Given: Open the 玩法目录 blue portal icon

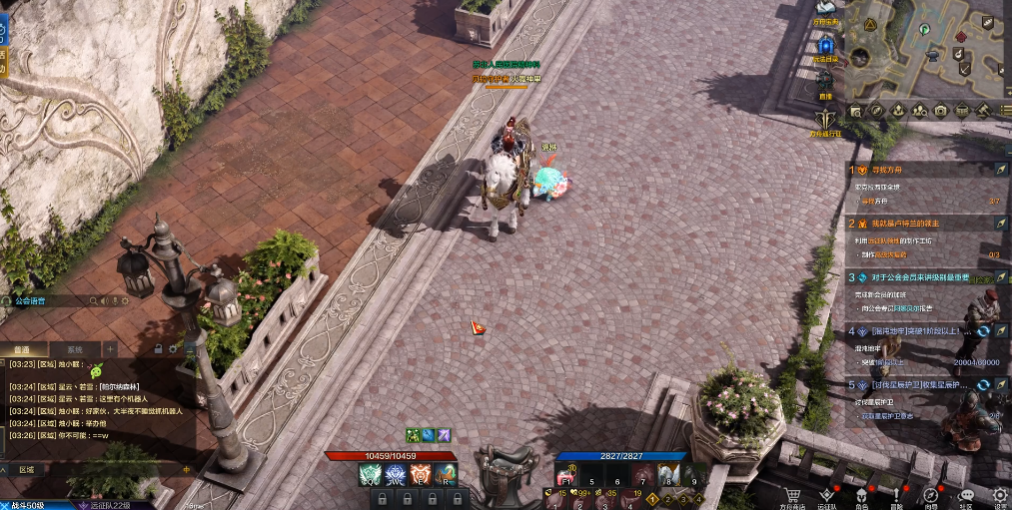Looking at the screenshot, I should click(826, 46).
